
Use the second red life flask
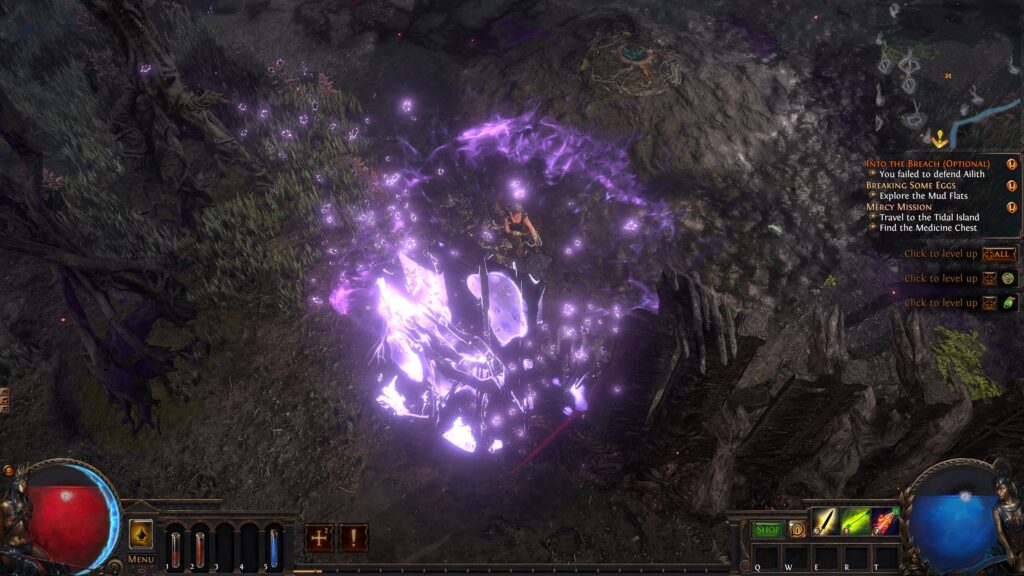click(200, 547)
